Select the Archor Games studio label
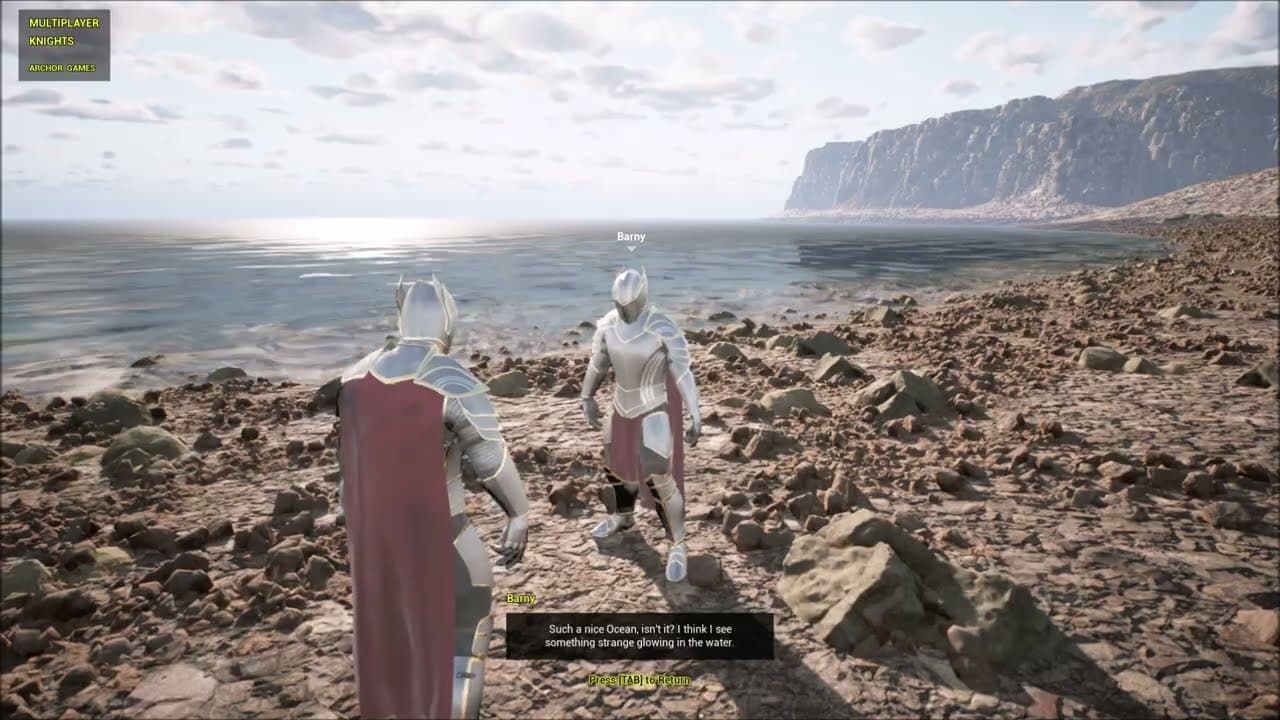The width and height of the screenshot is (1280, 720). (62, 69)
